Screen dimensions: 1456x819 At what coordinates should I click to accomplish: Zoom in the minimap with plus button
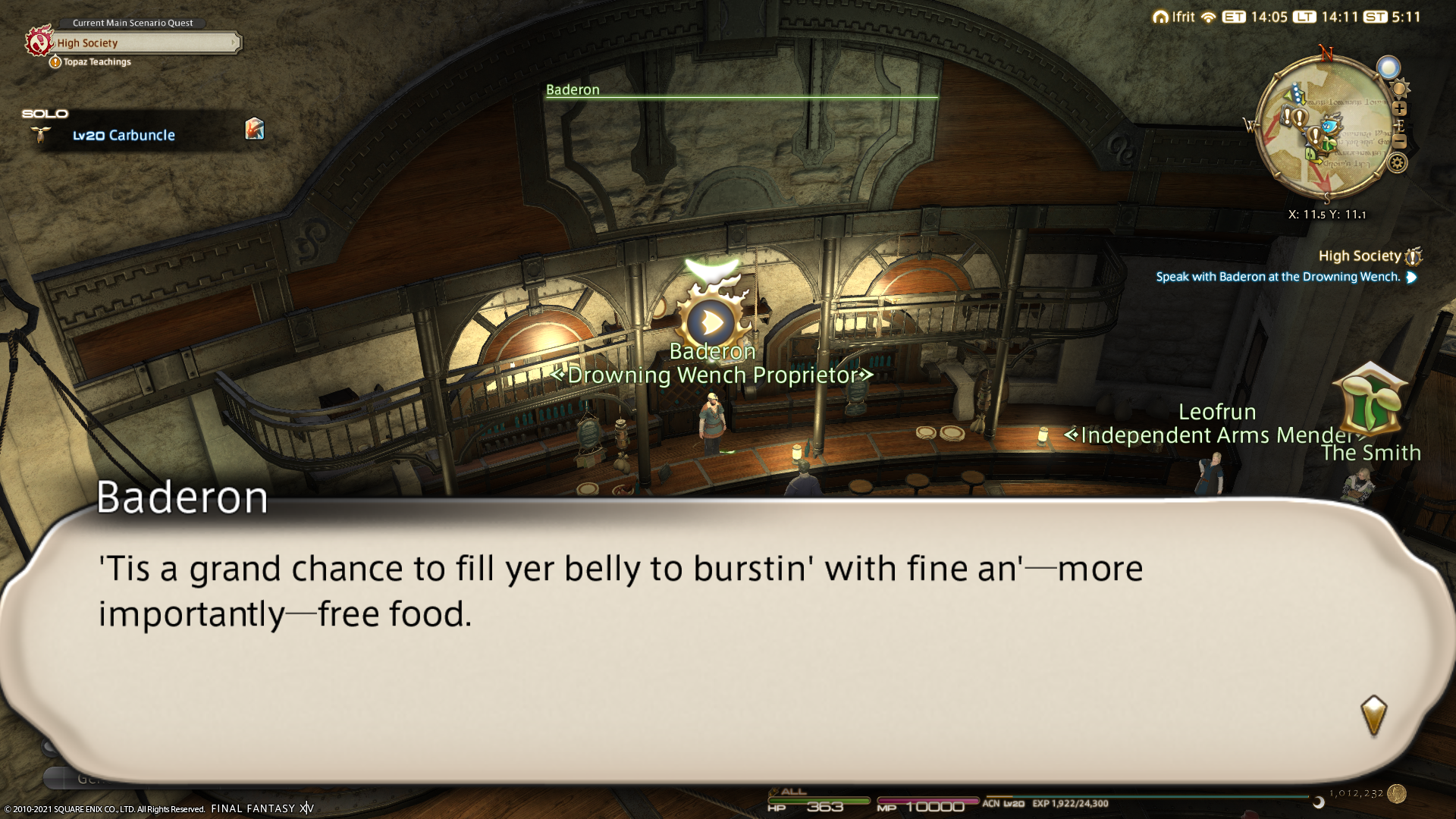coord(1400,108)
